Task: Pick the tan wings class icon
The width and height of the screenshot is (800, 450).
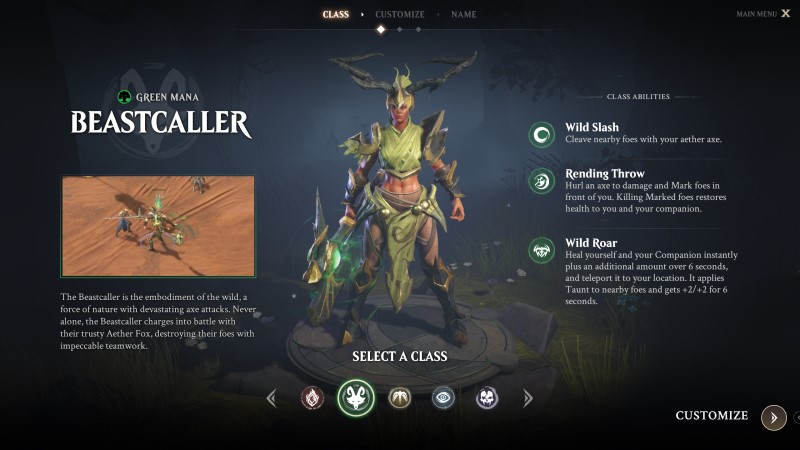Action: (400, 398)
